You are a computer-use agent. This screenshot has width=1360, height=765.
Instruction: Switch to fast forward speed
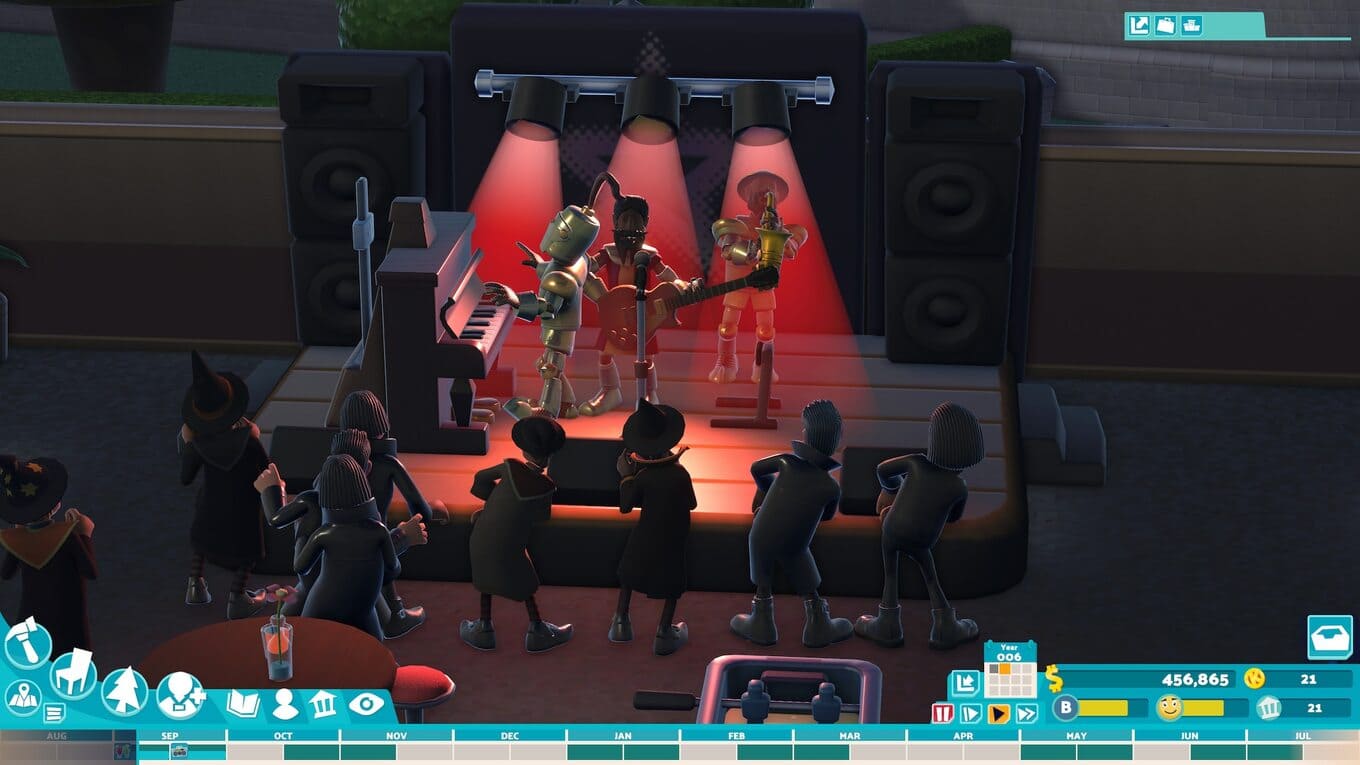coord(1026,713)
